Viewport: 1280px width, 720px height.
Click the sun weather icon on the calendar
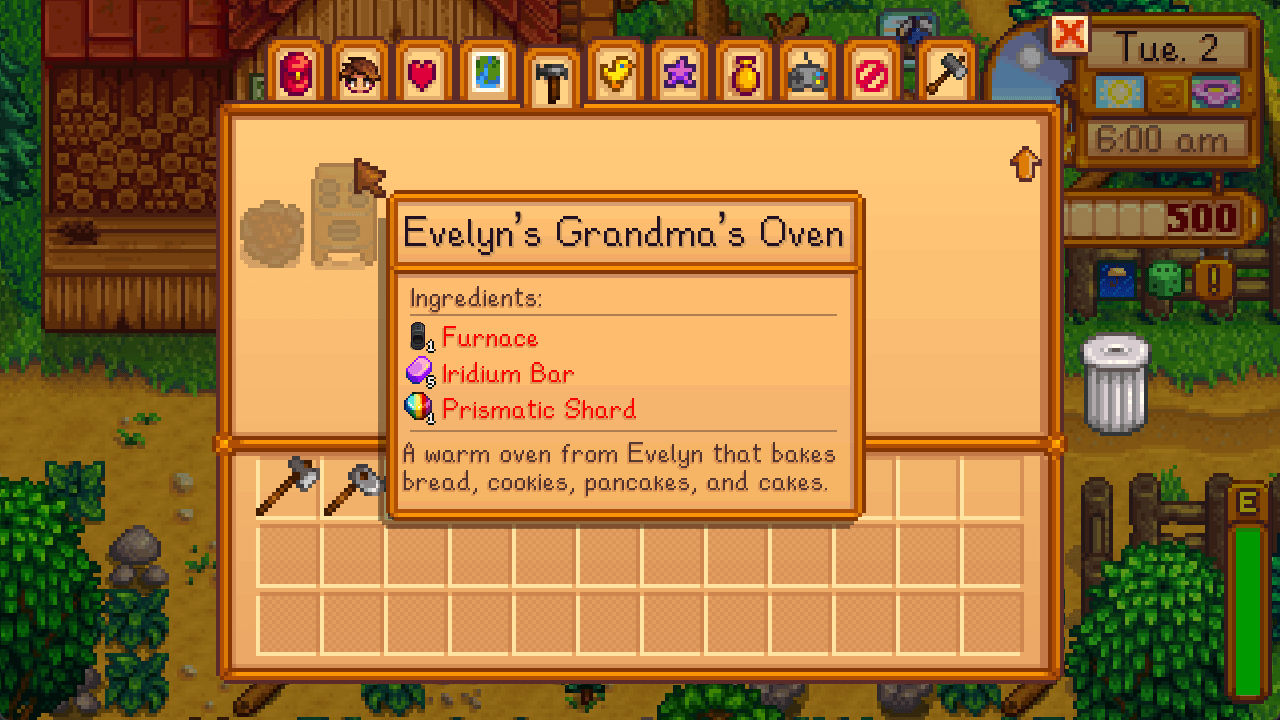[x=1120, y=92]
